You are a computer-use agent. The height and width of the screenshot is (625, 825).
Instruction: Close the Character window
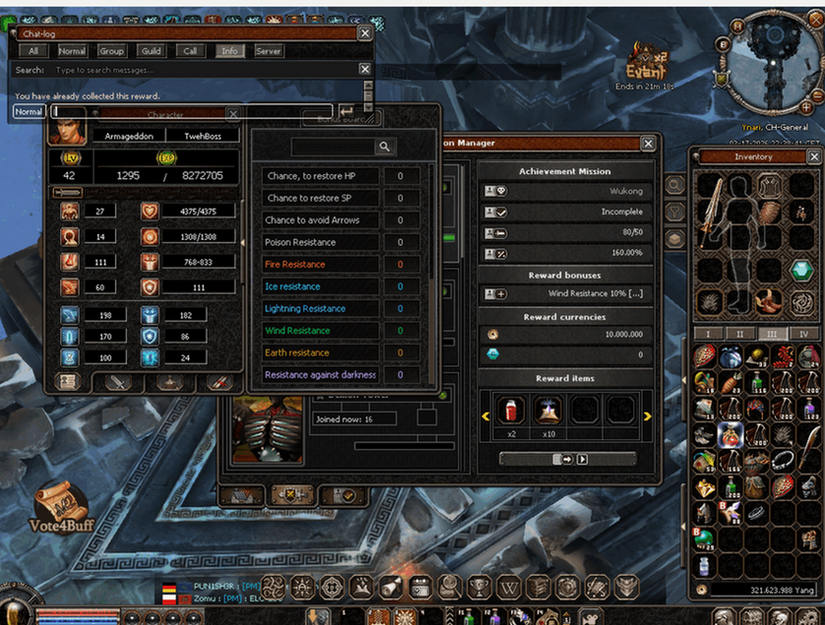click(x=233, y=114)
